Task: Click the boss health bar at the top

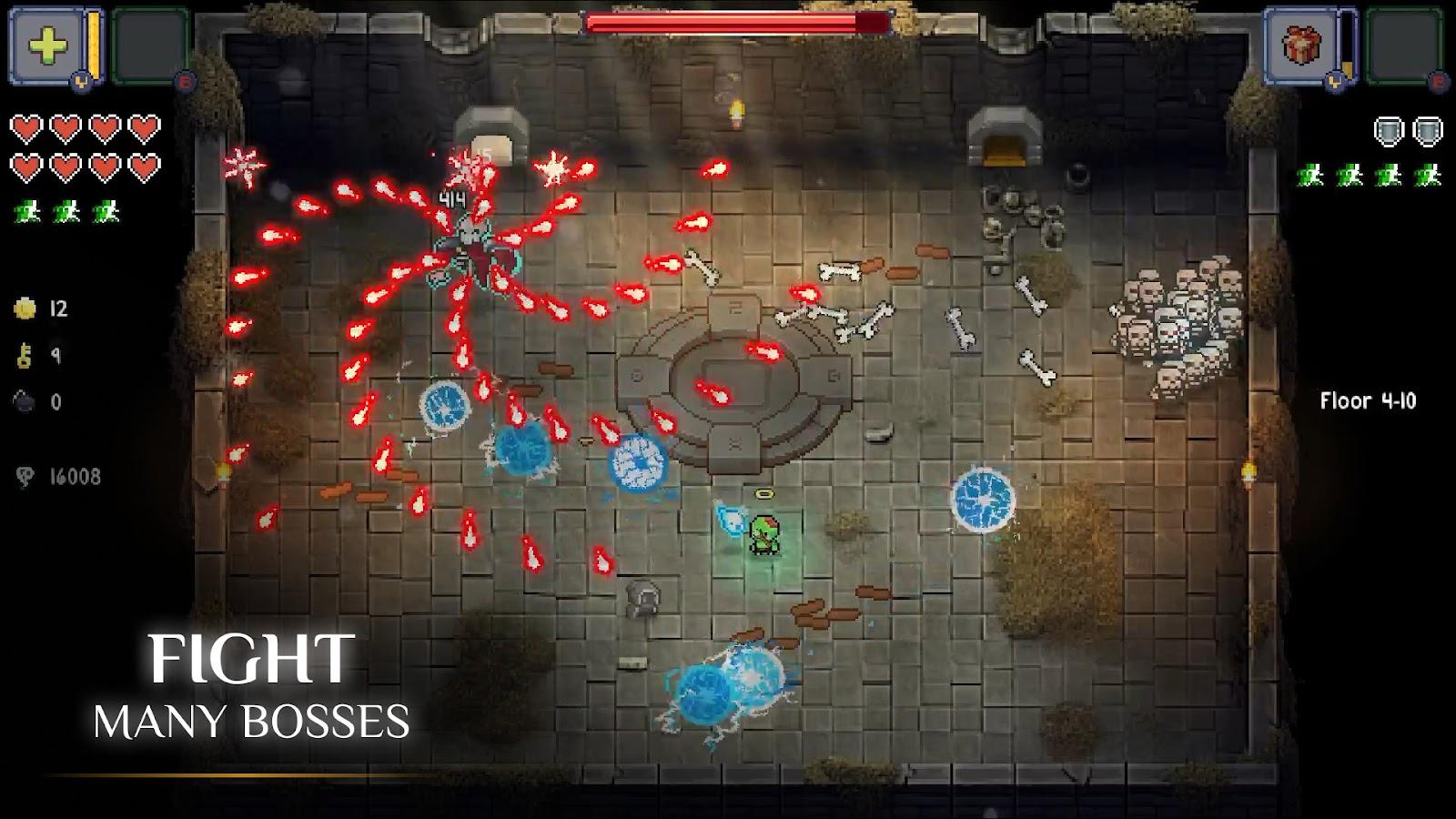Action: tap(737, 20)
